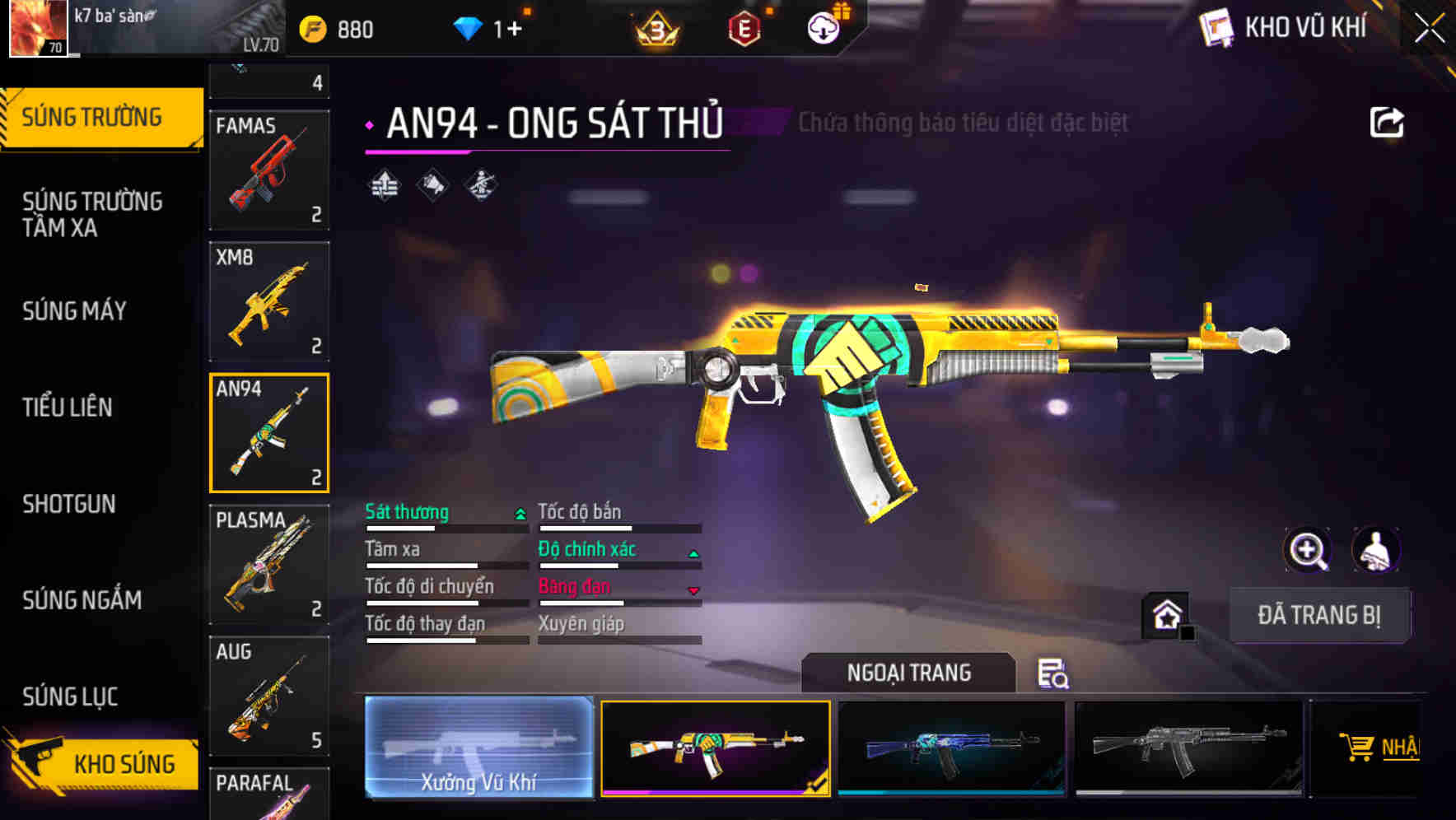Open the Ngoại Trang tab
Image resolution: width=1456 pixels, height=820 pixels.
click(x=908, y=673)
